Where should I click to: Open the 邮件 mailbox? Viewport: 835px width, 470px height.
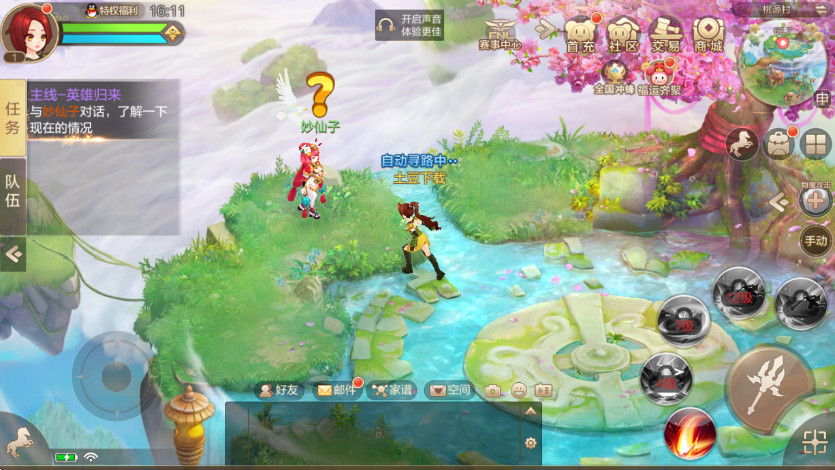336,390
